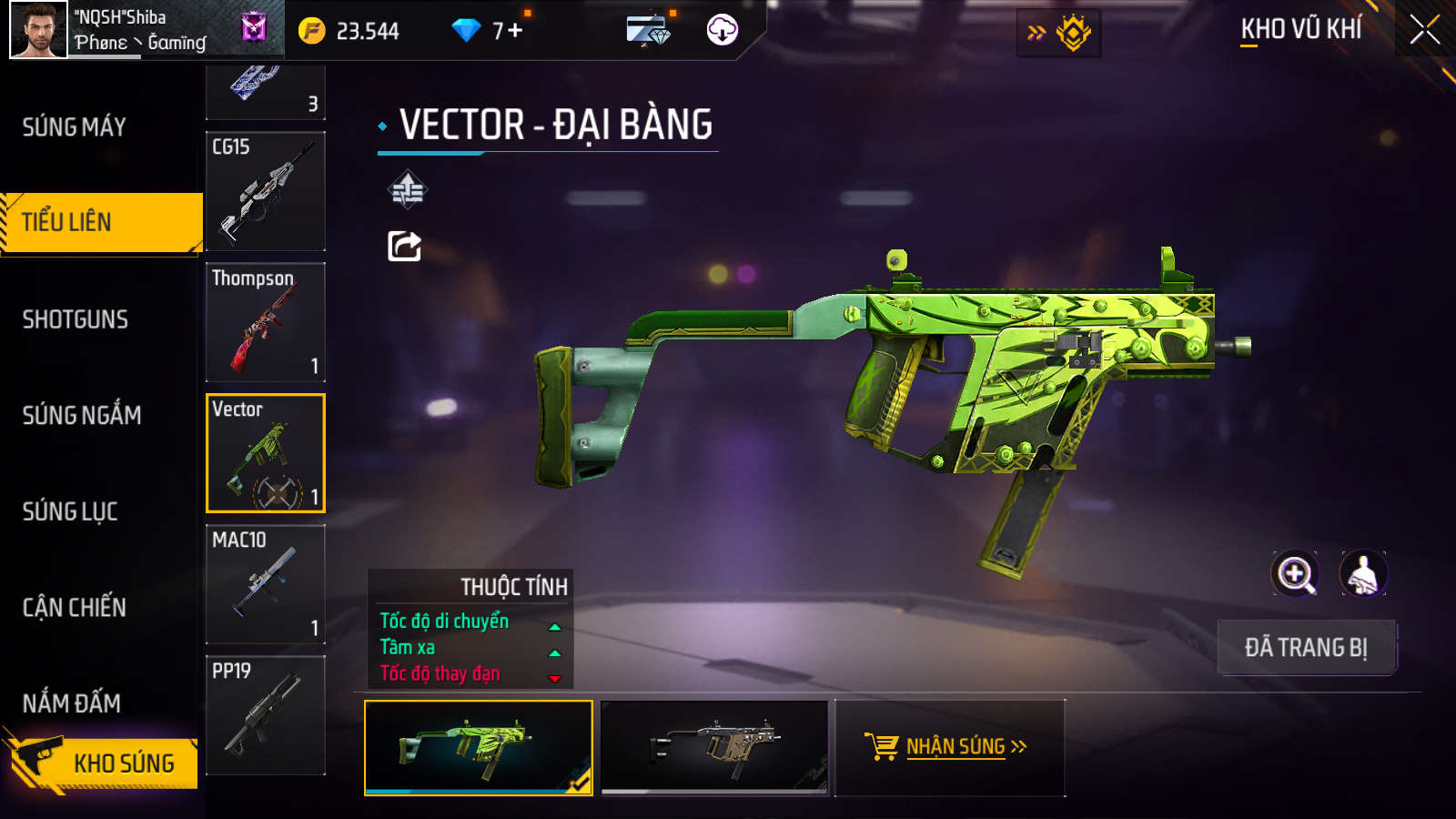This screenshot has width=1456, height=819.
Task: Zoom in on weapon with magnifier icon
Action: (x=1295, y=574)
